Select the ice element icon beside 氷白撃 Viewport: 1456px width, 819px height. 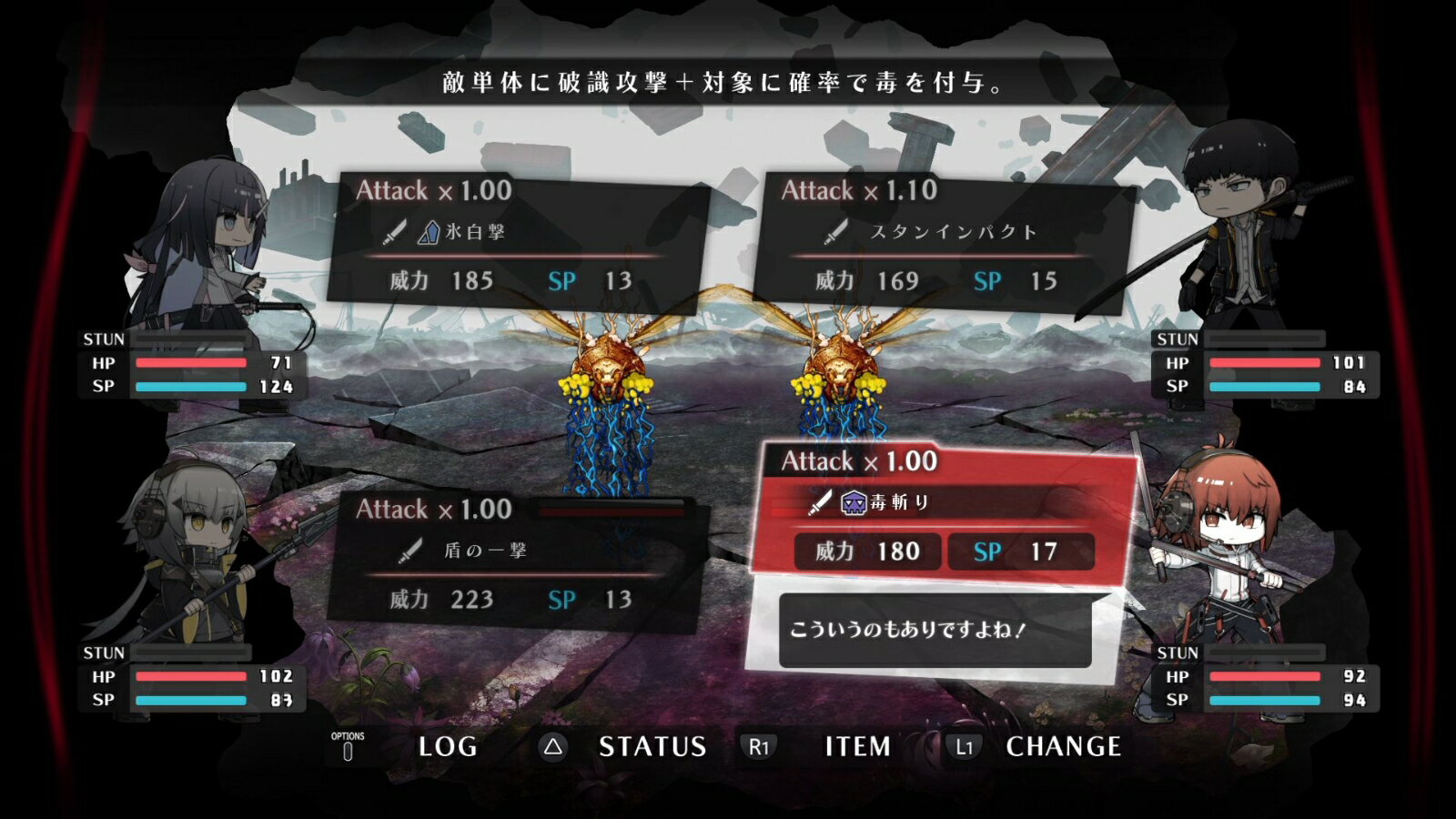click(x=428, y=231)
